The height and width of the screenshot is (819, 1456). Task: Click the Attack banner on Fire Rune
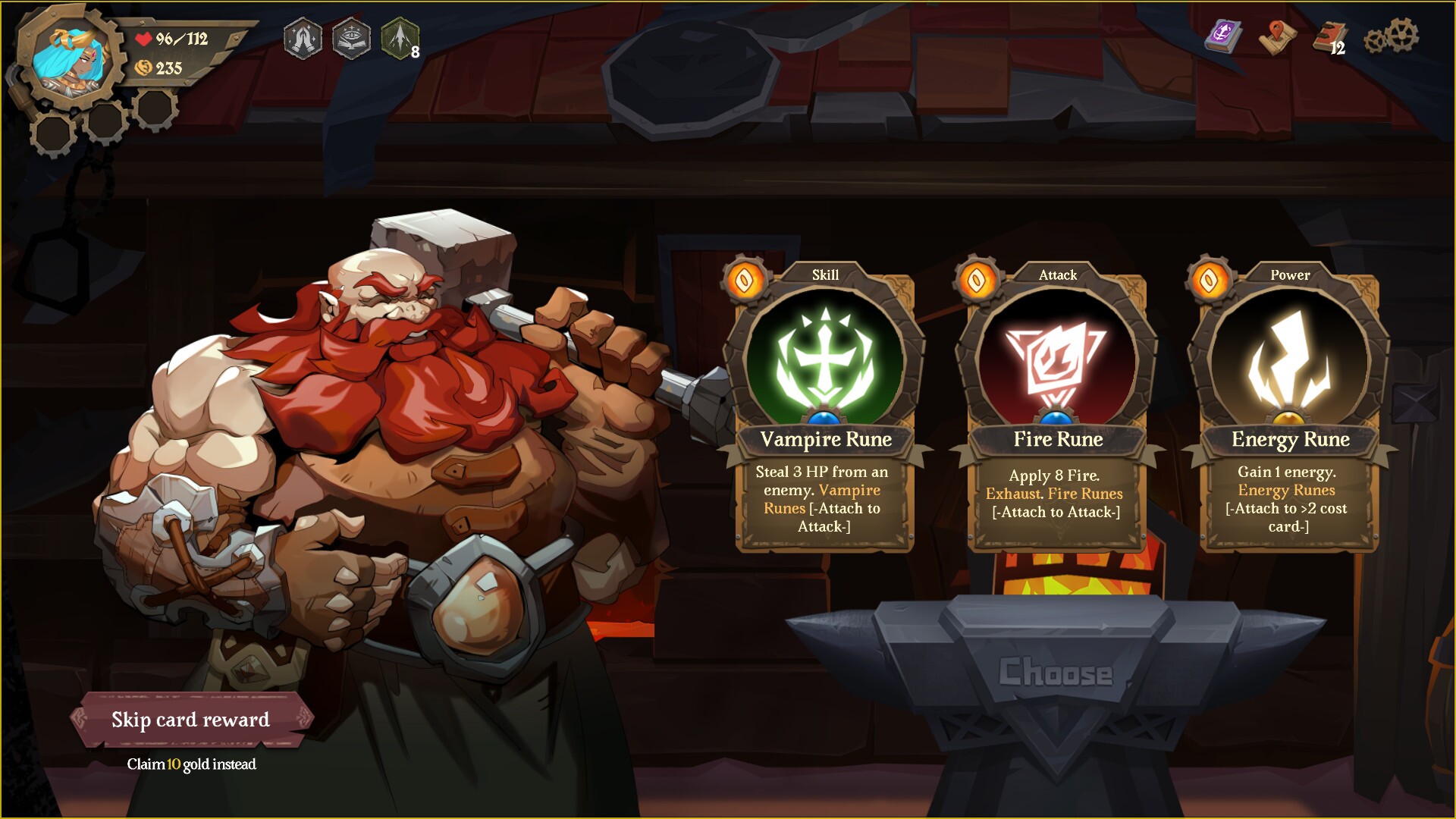[x=1056, y=275]
